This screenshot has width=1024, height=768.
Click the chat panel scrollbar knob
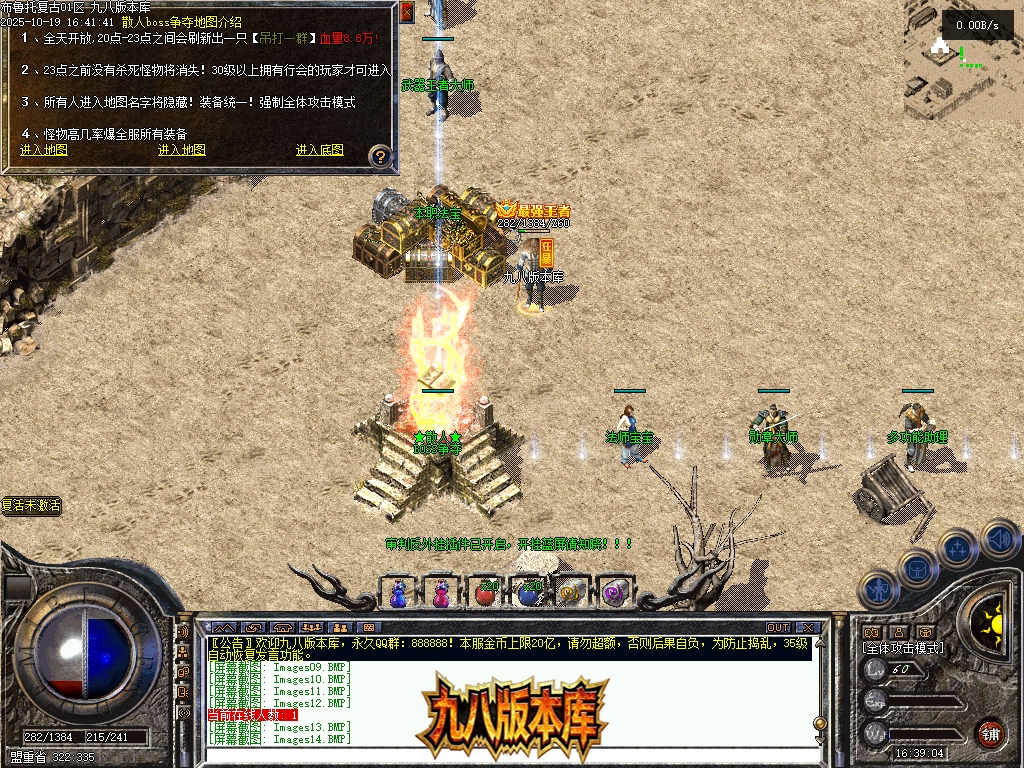820,723
